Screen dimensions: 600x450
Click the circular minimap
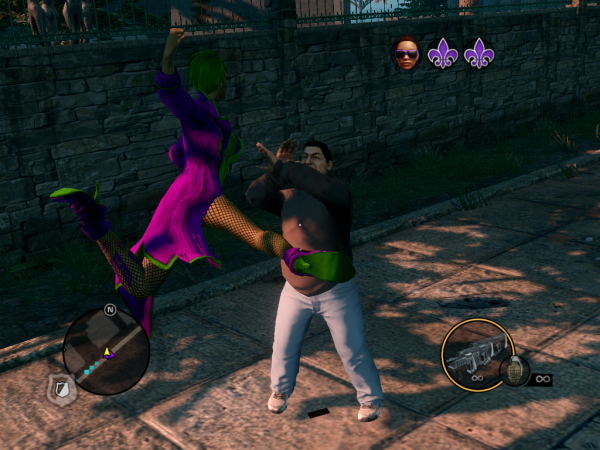tap(106, 350)
